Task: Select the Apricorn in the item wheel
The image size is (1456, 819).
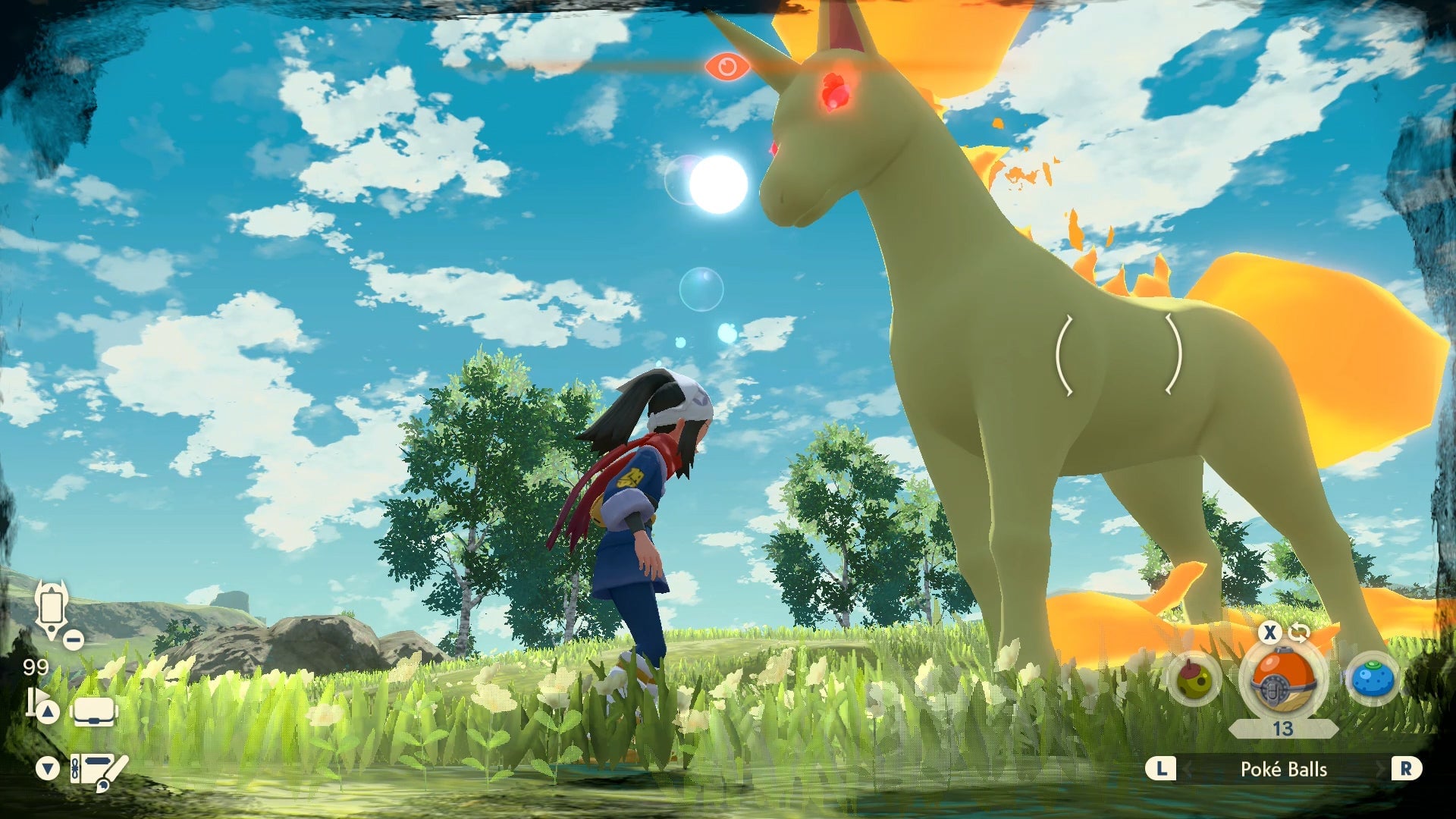Action: tap(1193, 678)
